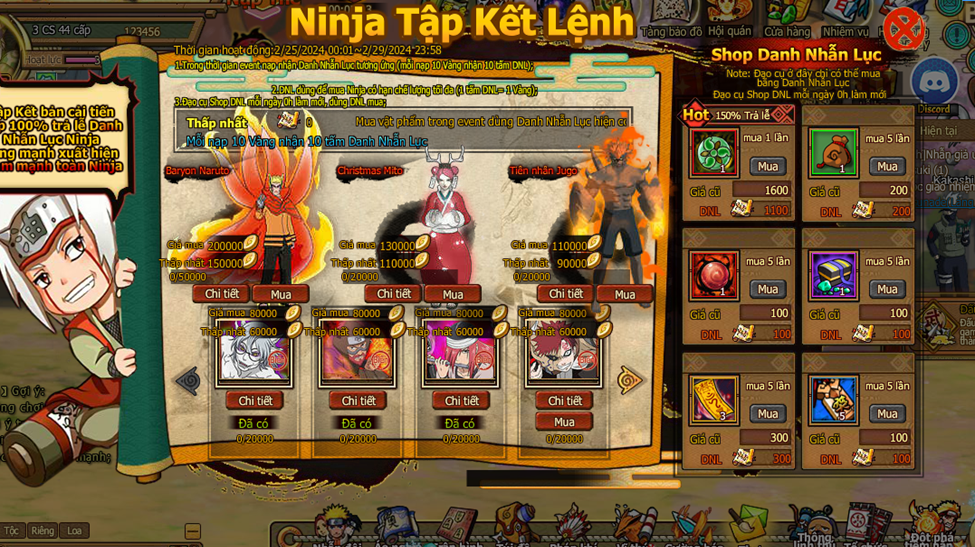Go to the previous ninja page arrow
The image size is (975, 547).
(x=187, y=380)
